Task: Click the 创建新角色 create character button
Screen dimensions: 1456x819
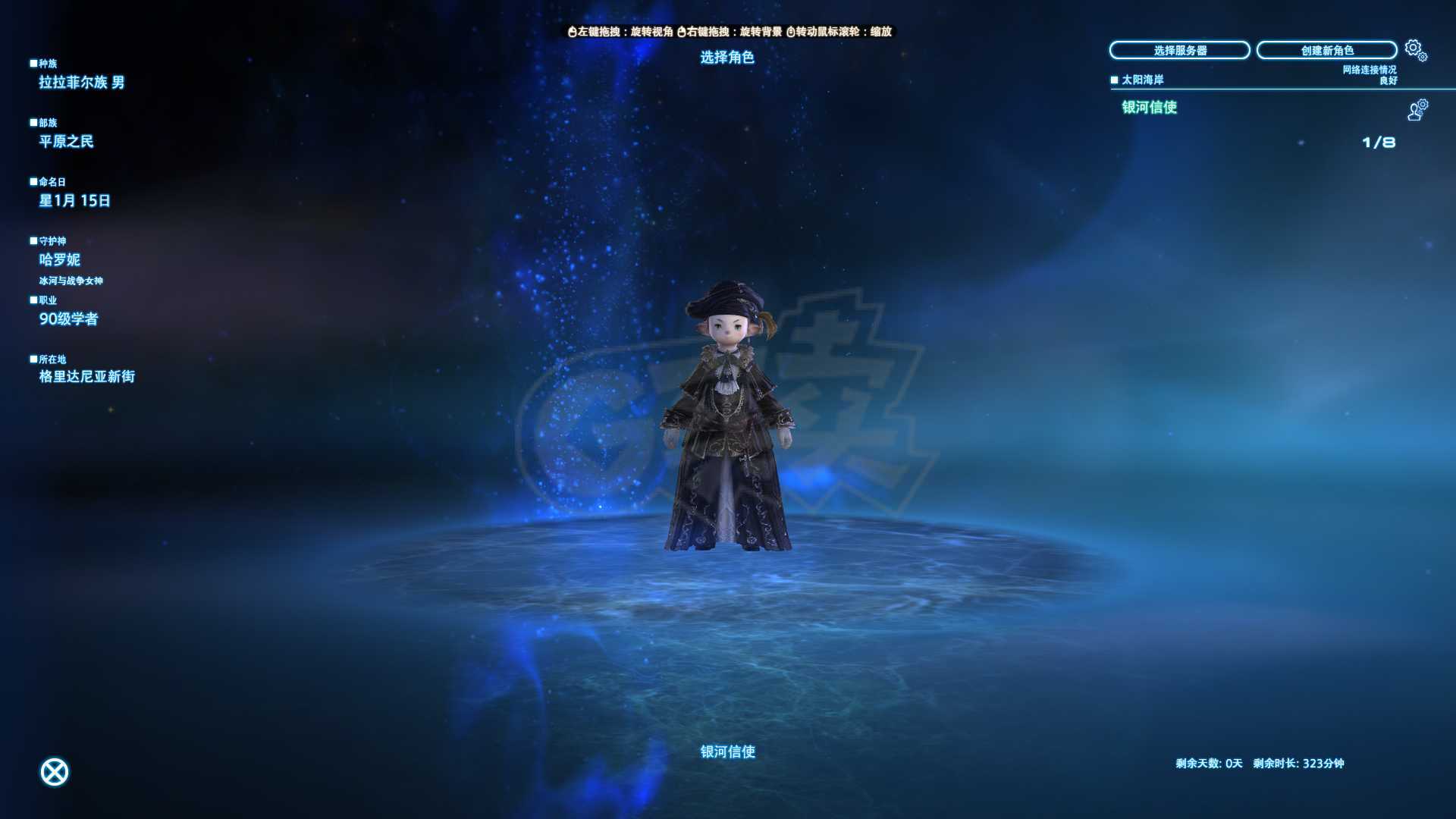Action: [x=1326, y=50]
